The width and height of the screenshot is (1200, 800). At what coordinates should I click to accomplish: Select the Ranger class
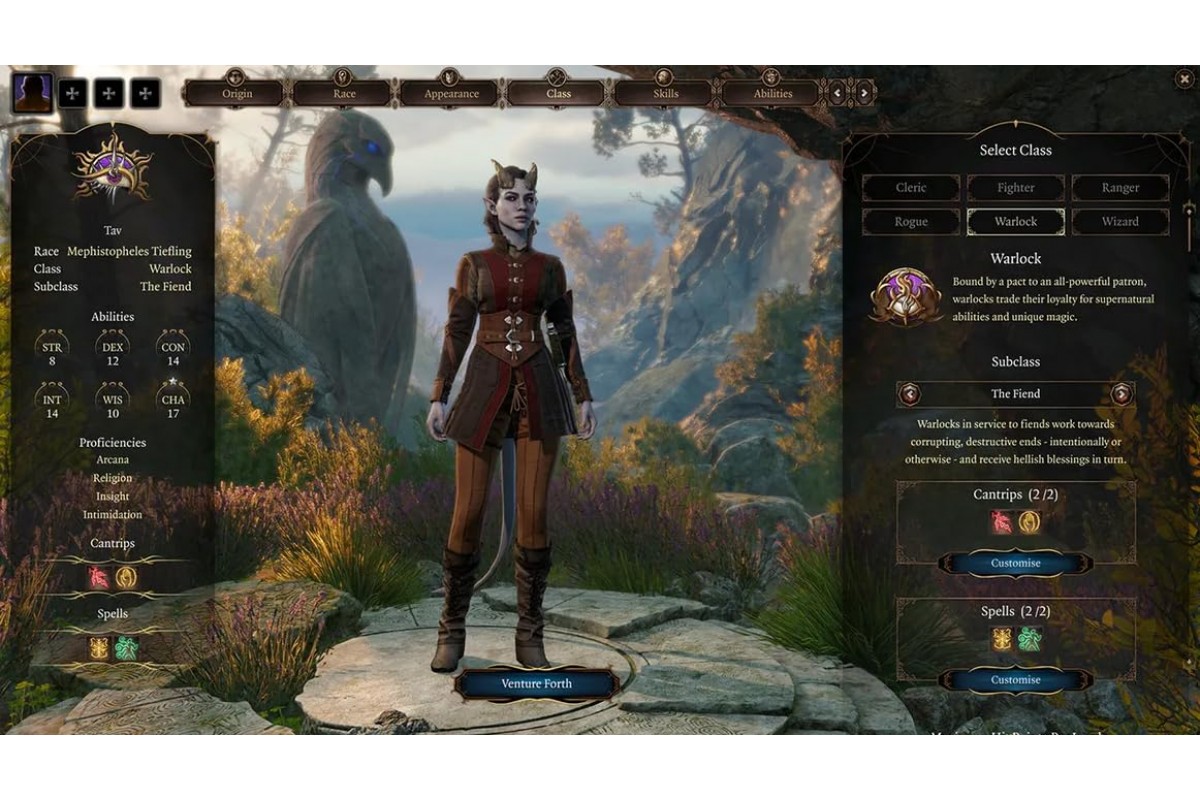[1120, 188]
